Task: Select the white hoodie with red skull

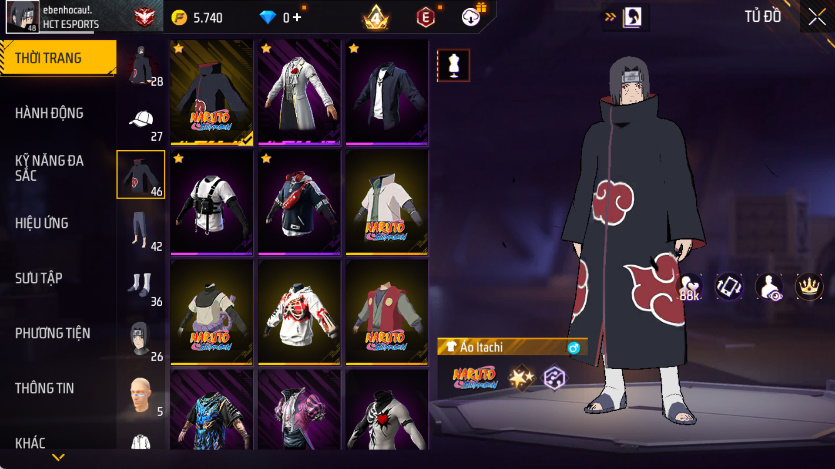Action: [299, 312]
